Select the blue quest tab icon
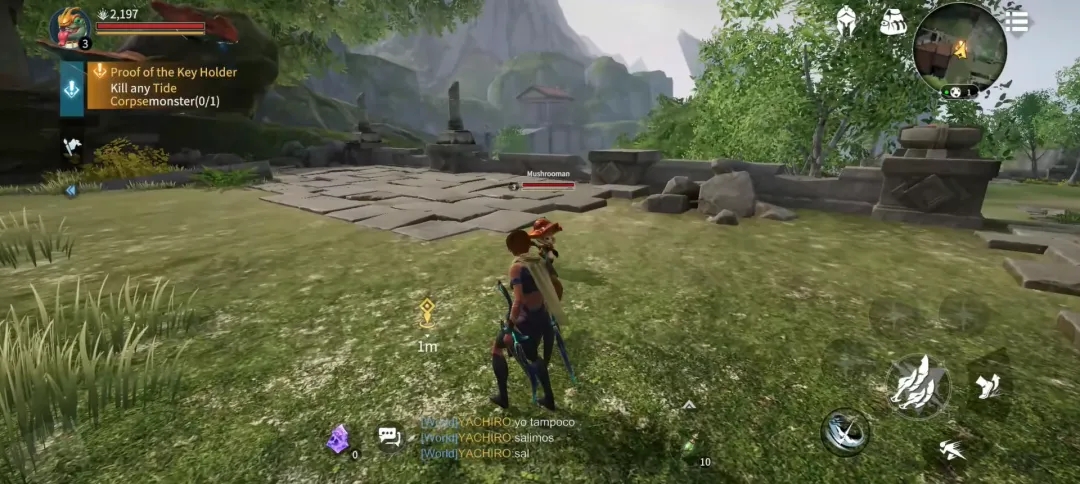Image resolution: width=1080 pixels, height=484 pixels. pyautogui.click(x=72, y=88)
